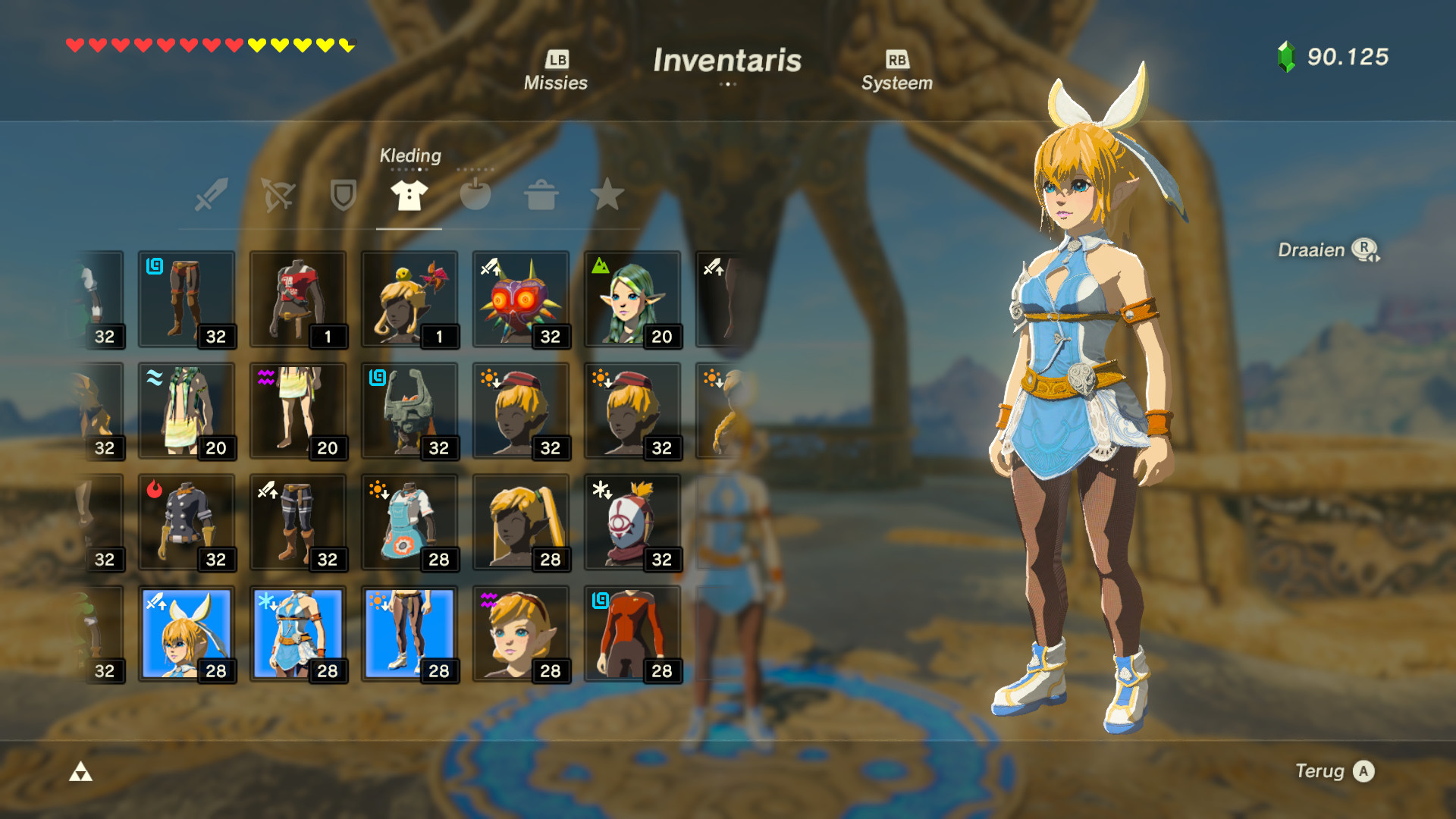
Task: Click the green rupee icon beside 90.125
Action: pos(1285,55)
